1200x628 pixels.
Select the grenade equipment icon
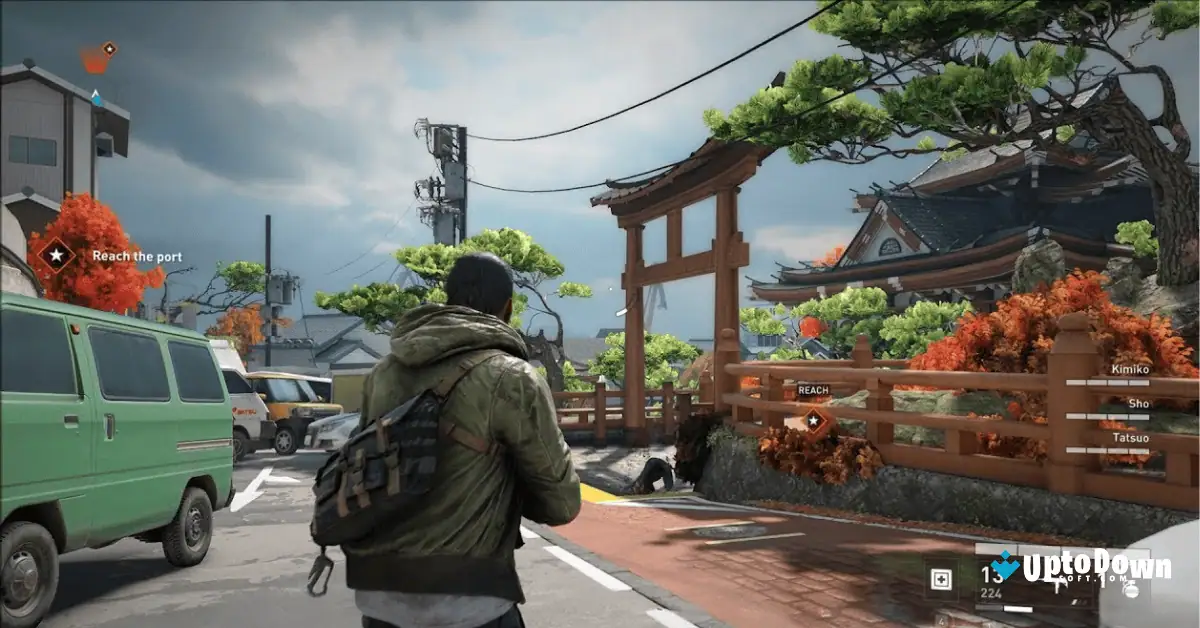[1128, 590]
